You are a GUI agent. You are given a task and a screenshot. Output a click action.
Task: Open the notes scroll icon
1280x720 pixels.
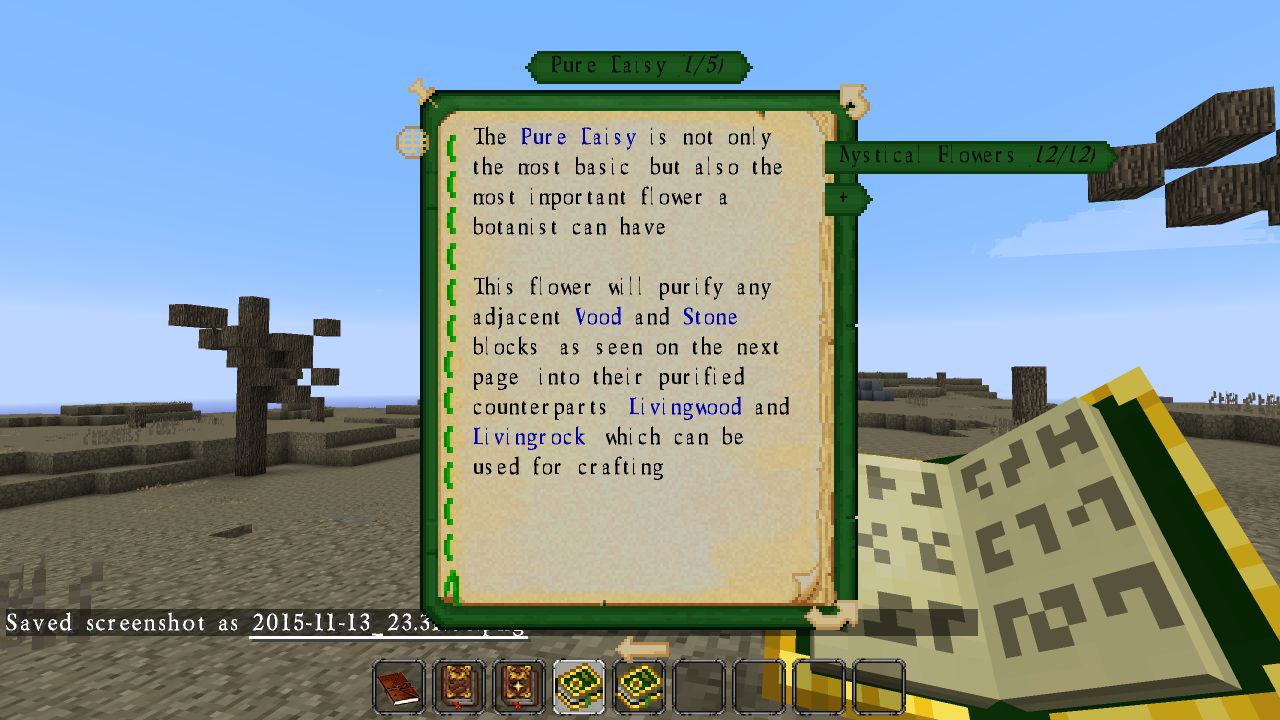point(854,99)
